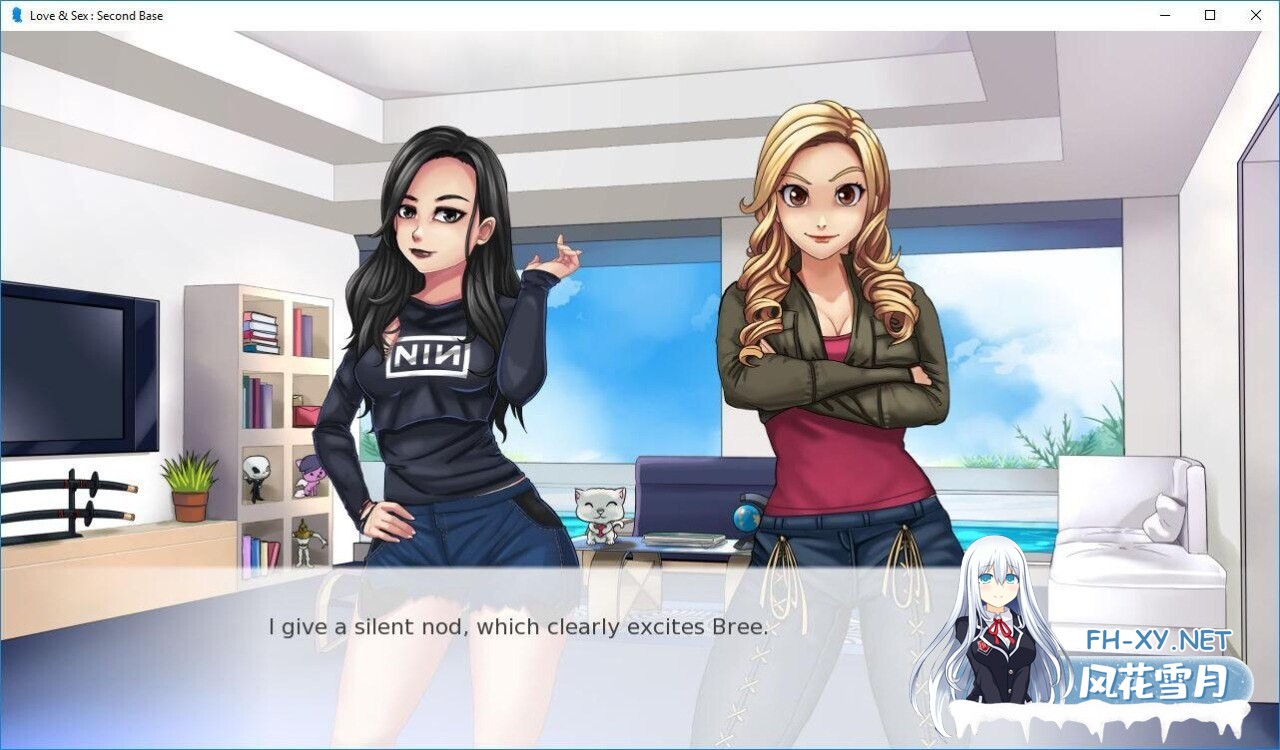Minimize the Love & Sex: Second Base window
1280x750 pixels.
click(x=1163, y=15)
